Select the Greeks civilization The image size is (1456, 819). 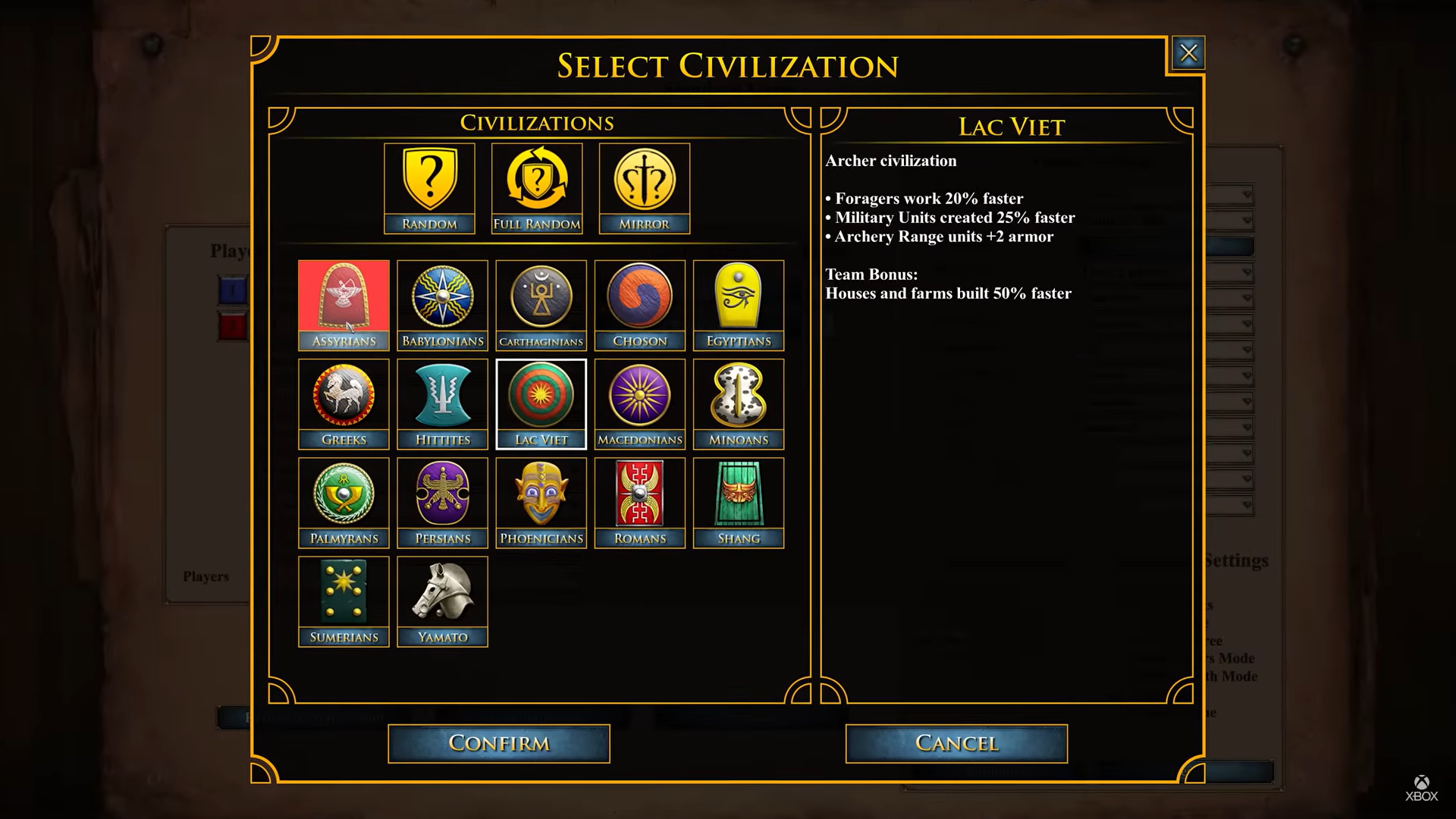[344, 403]
